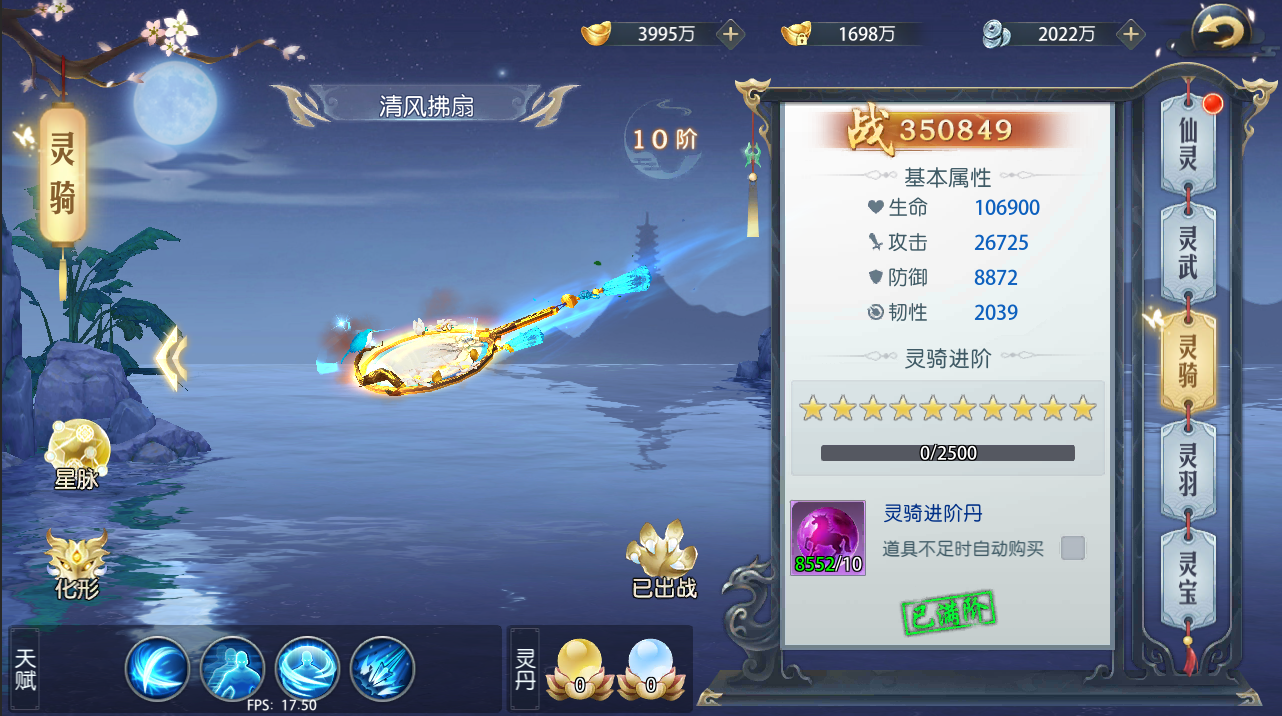The image size is (1282, 716).
Task: Add more gold ingots with plus button
Action: click(731, 34)
